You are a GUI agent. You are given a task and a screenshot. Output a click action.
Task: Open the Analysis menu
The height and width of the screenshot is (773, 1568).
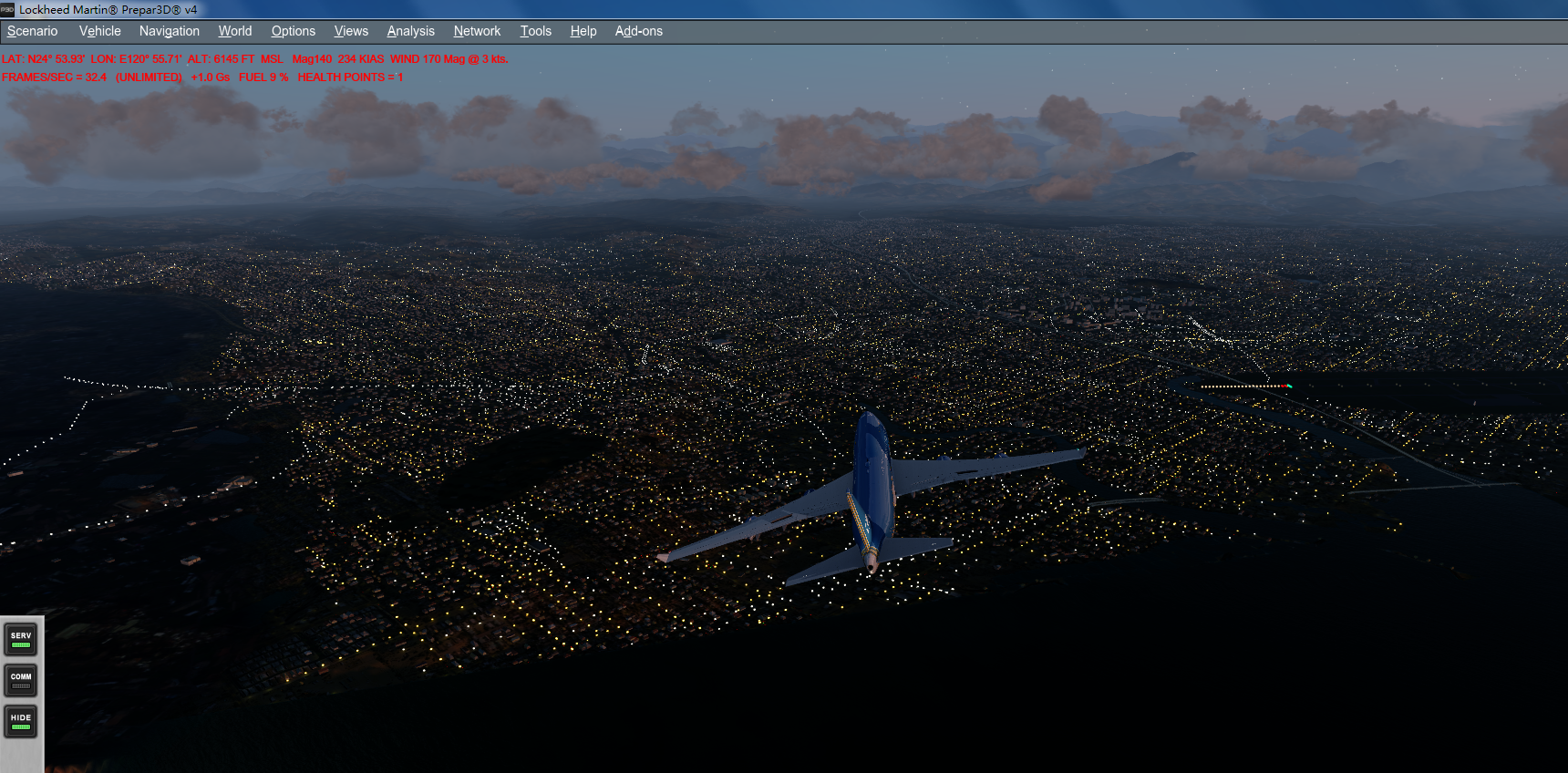[410, 30]
